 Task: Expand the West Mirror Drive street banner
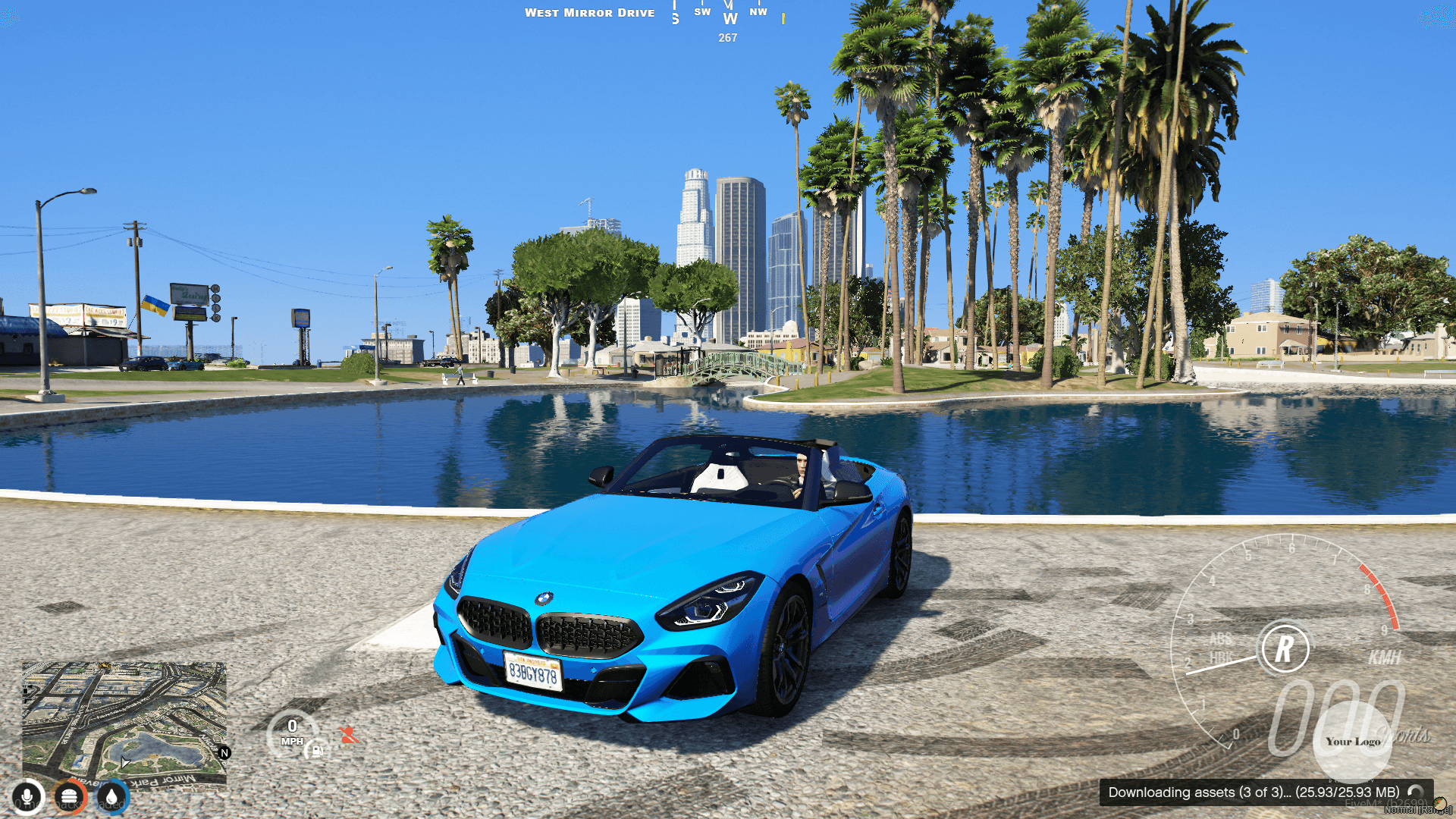point(590,12)
